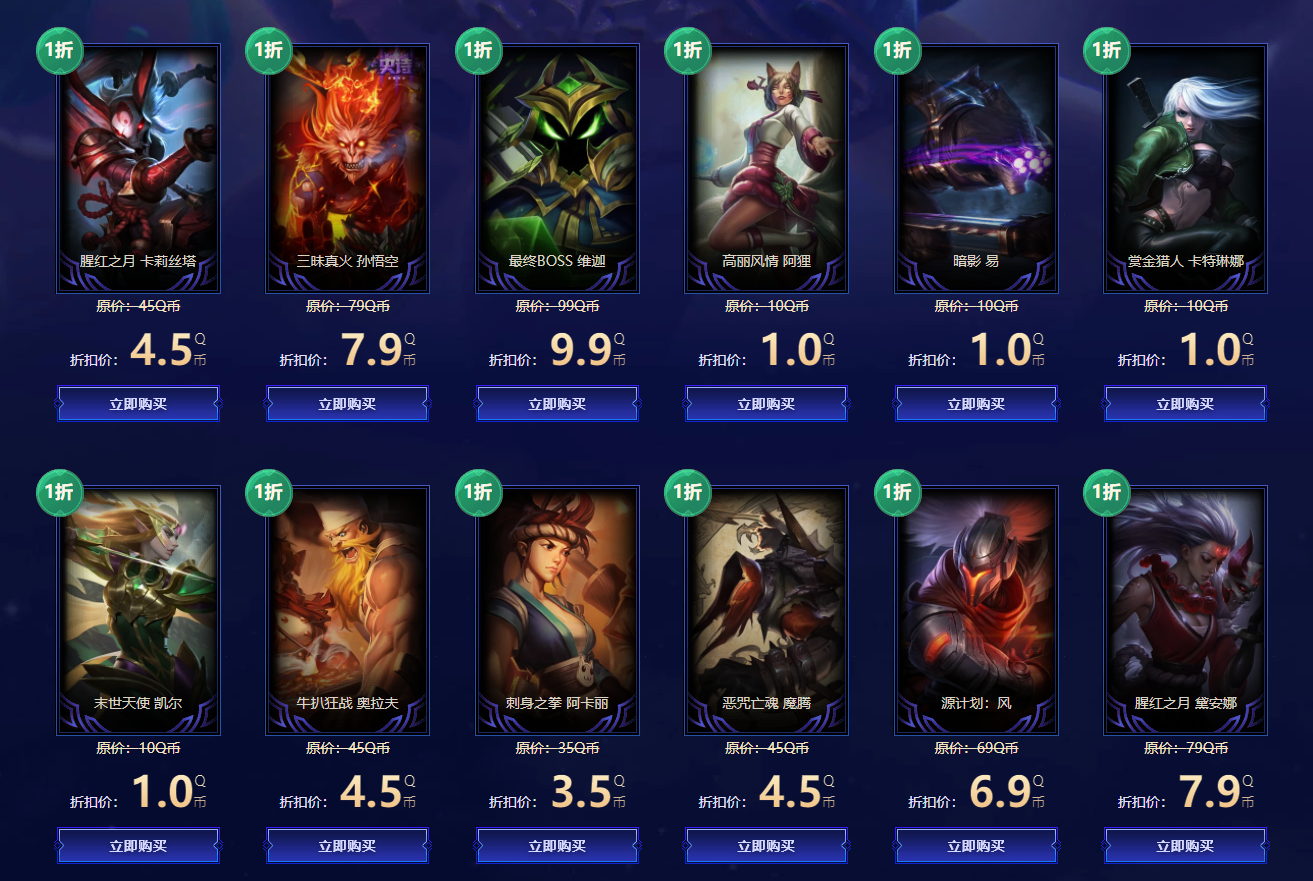
Task: Open the 源计划：风 skin card
Action: (976, 600)
